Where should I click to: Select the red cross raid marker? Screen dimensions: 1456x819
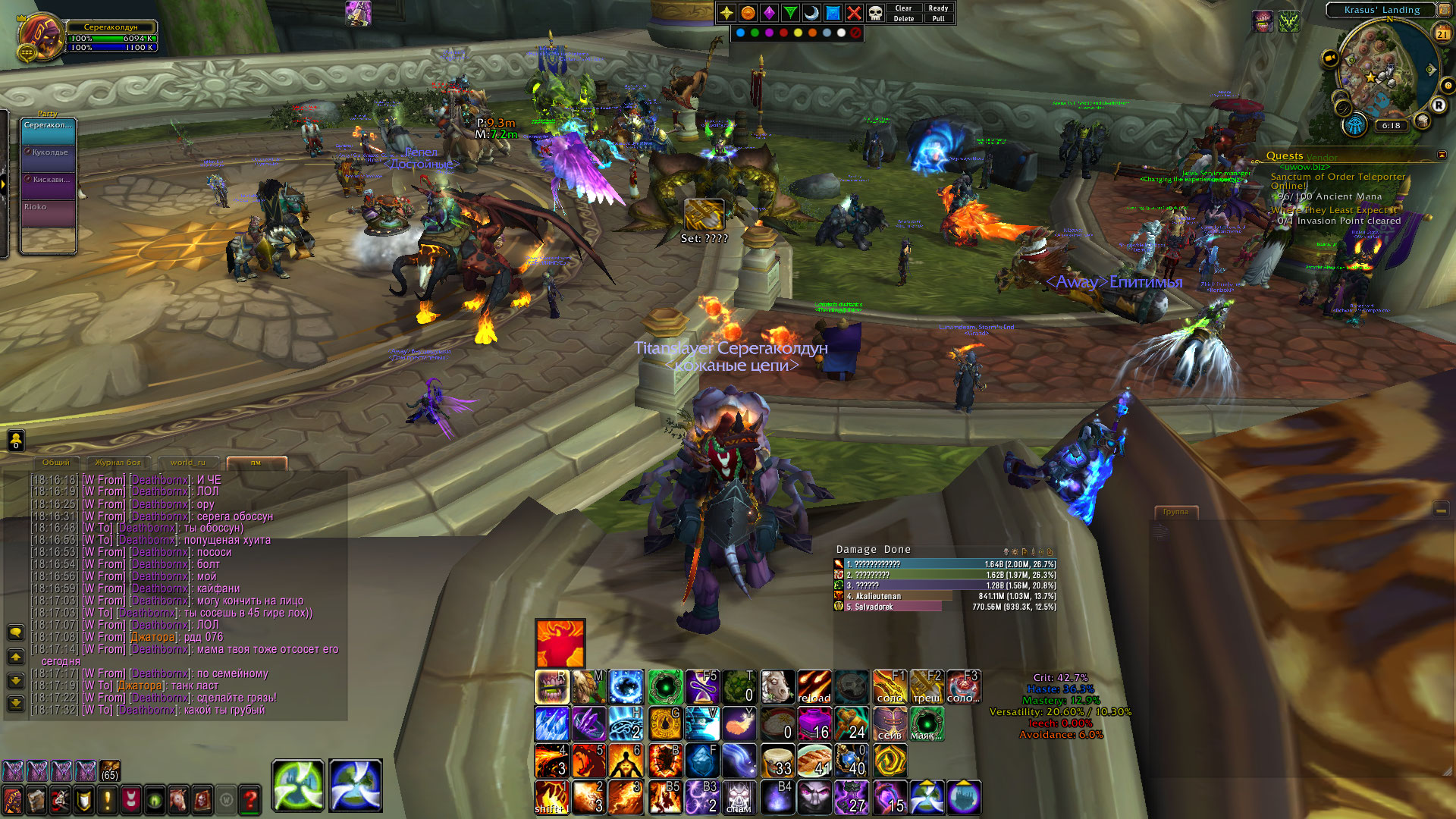(x=854, y=13)
